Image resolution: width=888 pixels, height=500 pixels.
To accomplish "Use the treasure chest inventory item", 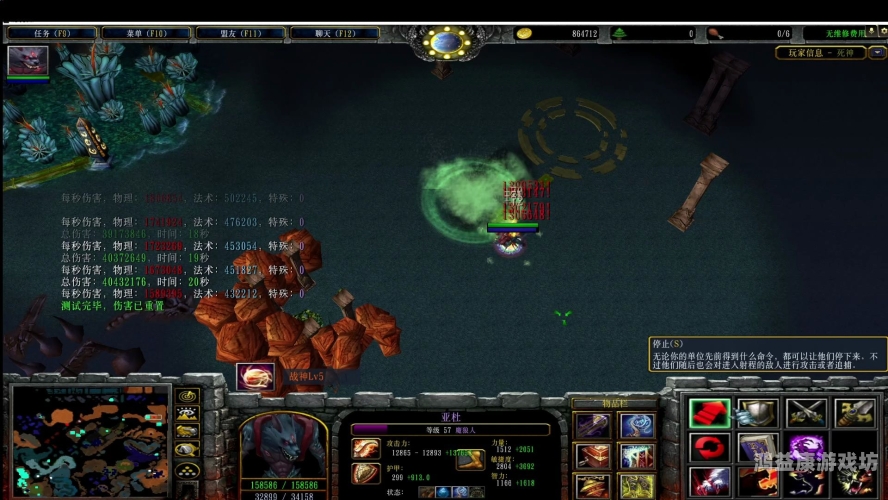I will 593,456.
